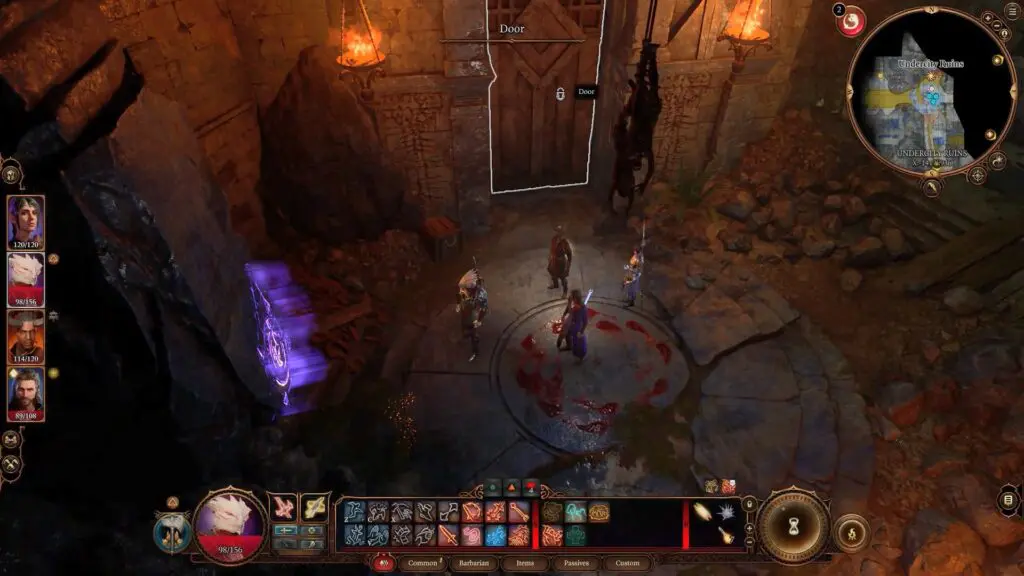
Task: Open the Barbarian hotbar tab
Action: point(473,563)
